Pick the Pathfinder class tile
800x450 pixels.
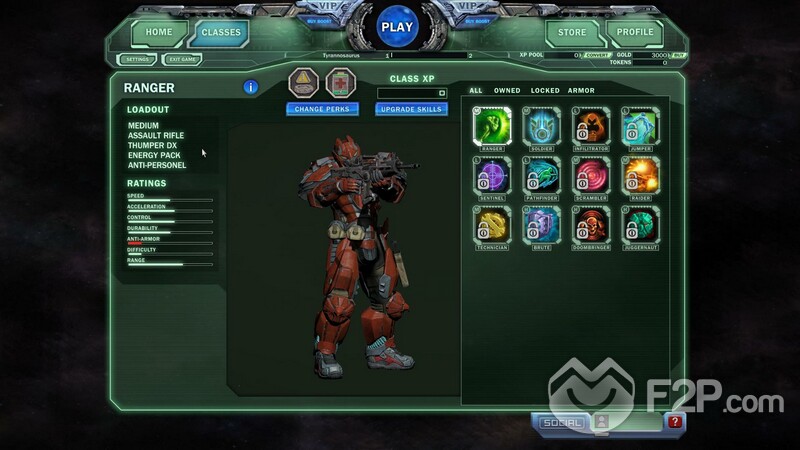[542, 176]
